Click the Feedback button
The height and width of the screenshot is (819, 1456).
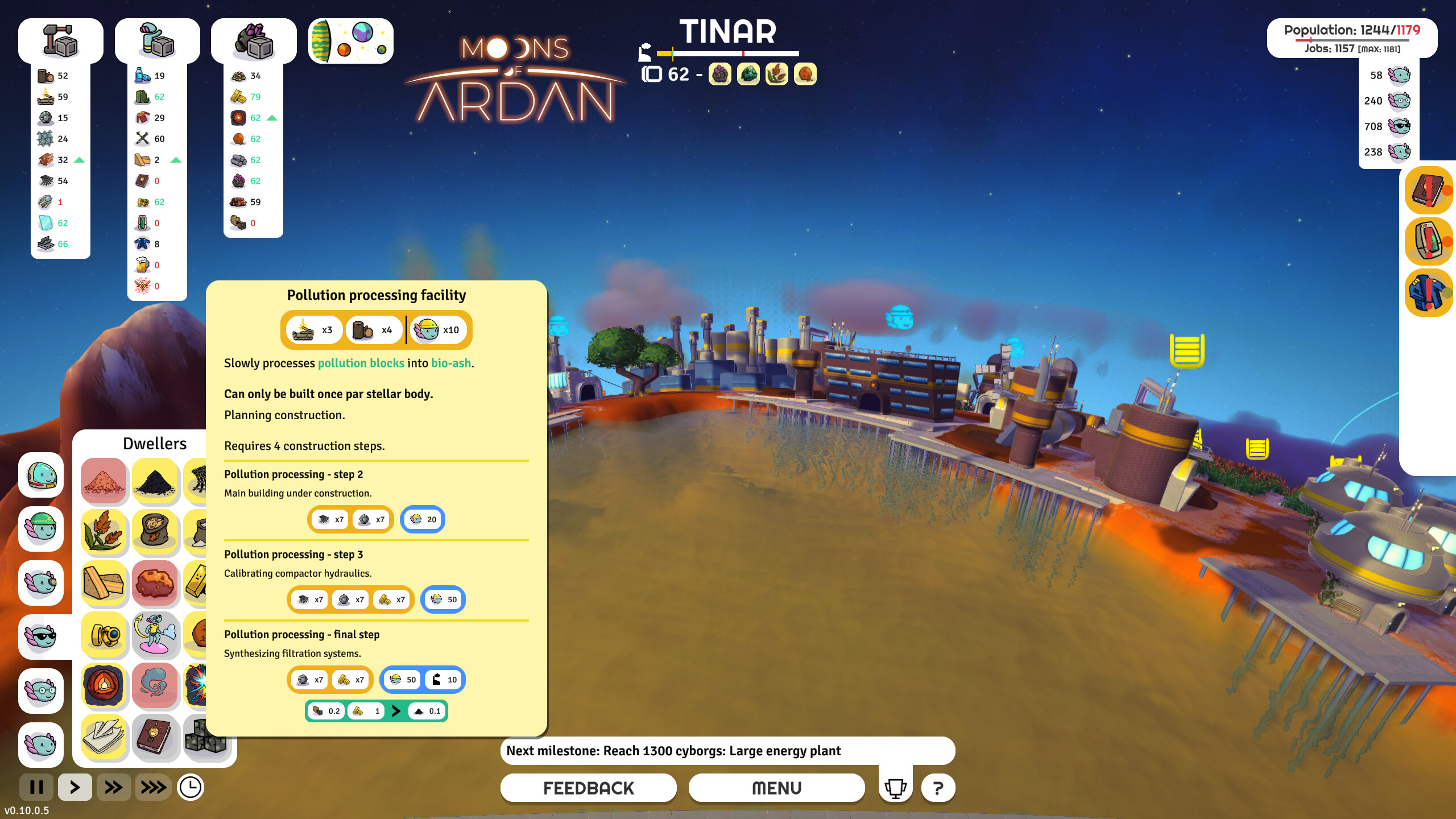[x=588, y=788]
